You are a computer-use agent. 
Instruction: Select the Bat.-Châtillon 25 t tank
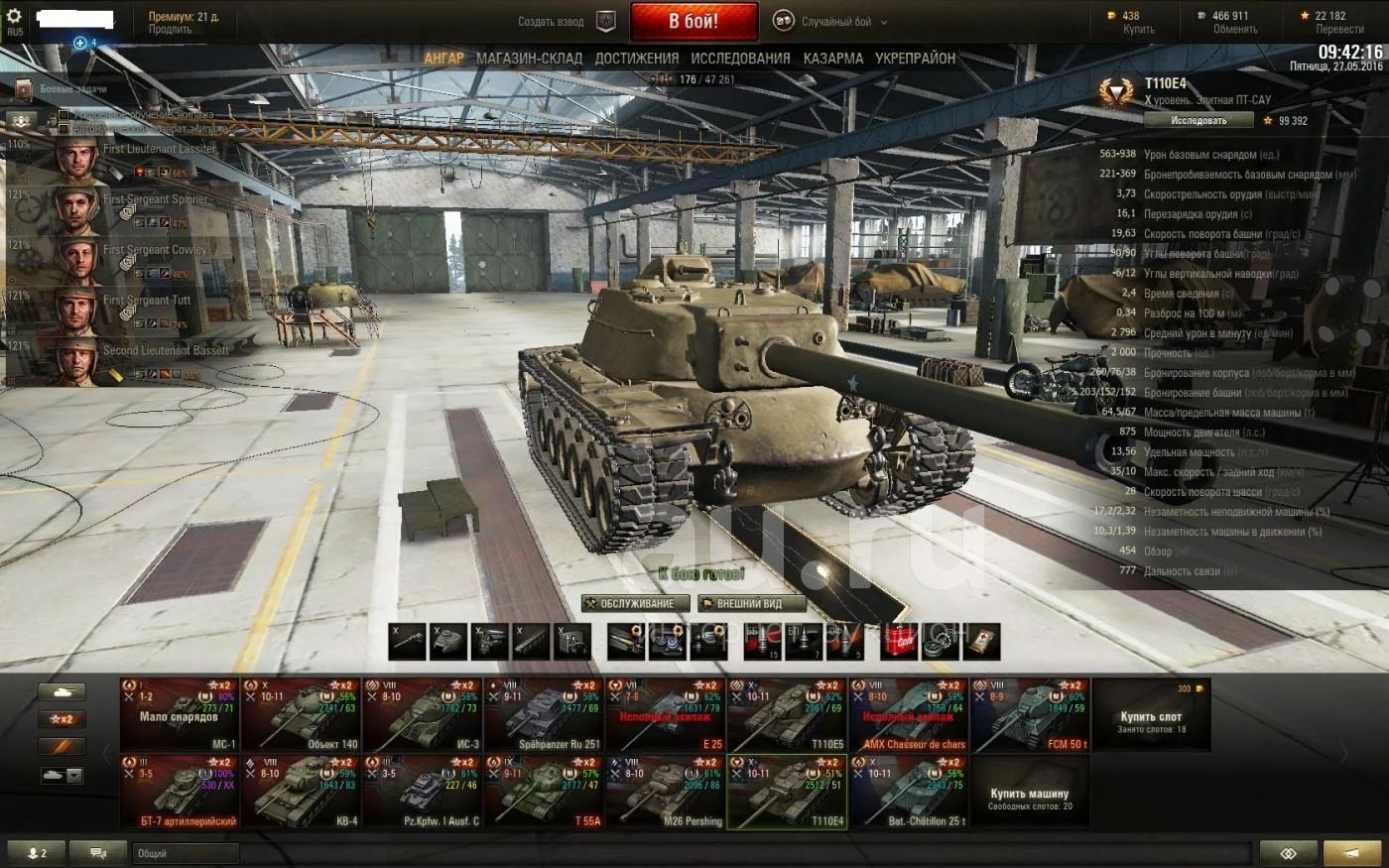pyautogui.click(x=909, y=792)
